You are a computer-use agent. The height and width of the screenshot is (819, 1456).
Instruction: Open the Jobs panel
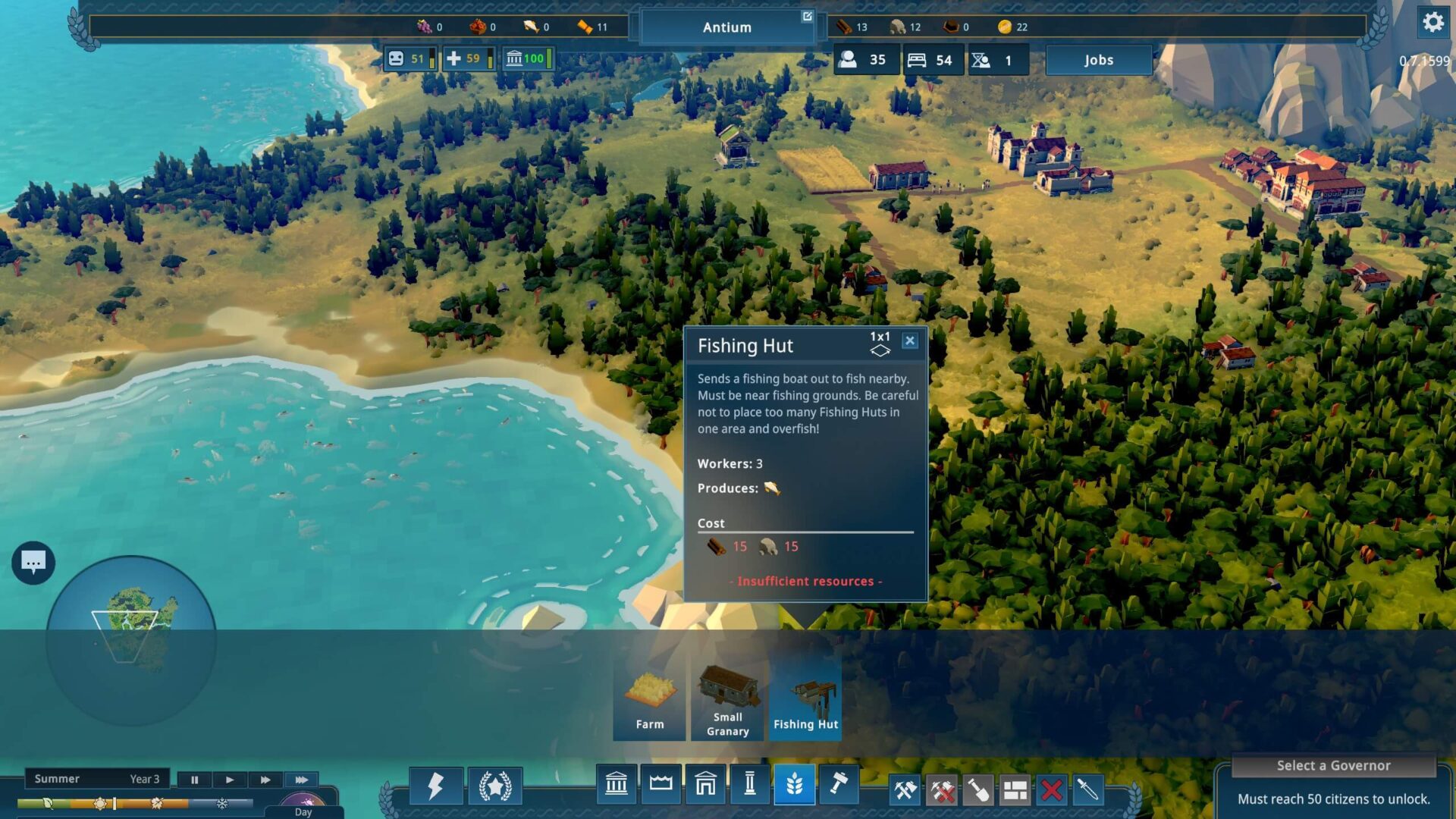pos(1098,60)
